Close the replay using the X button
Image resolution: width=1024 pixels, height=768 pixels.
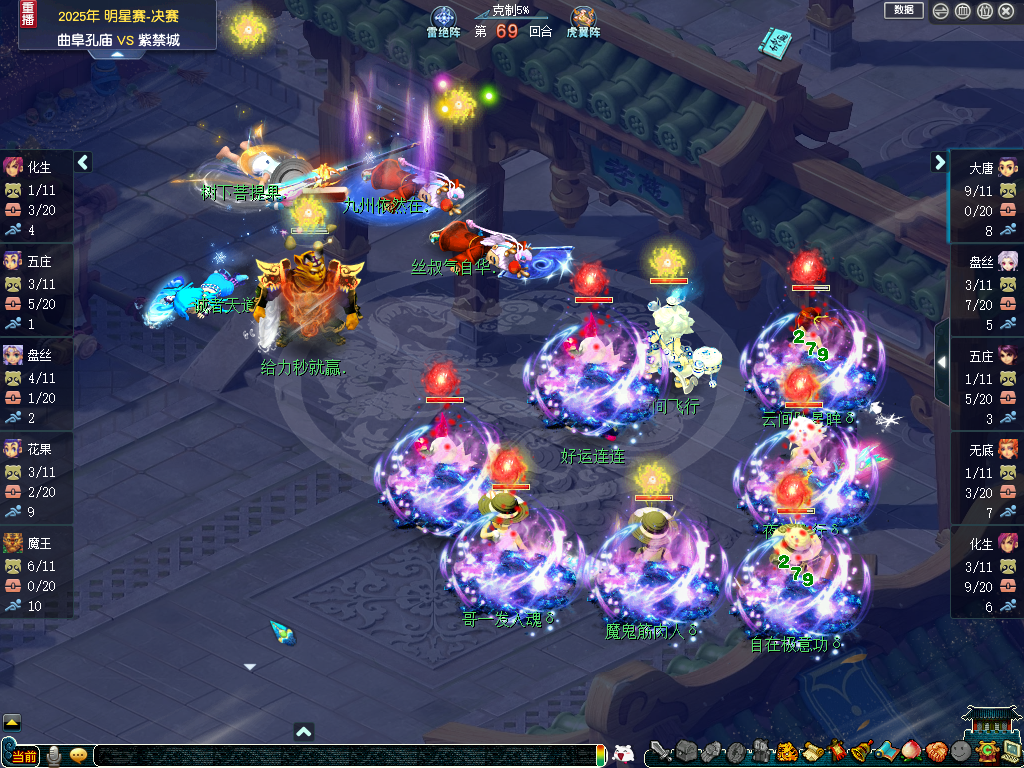[1007, 11]
